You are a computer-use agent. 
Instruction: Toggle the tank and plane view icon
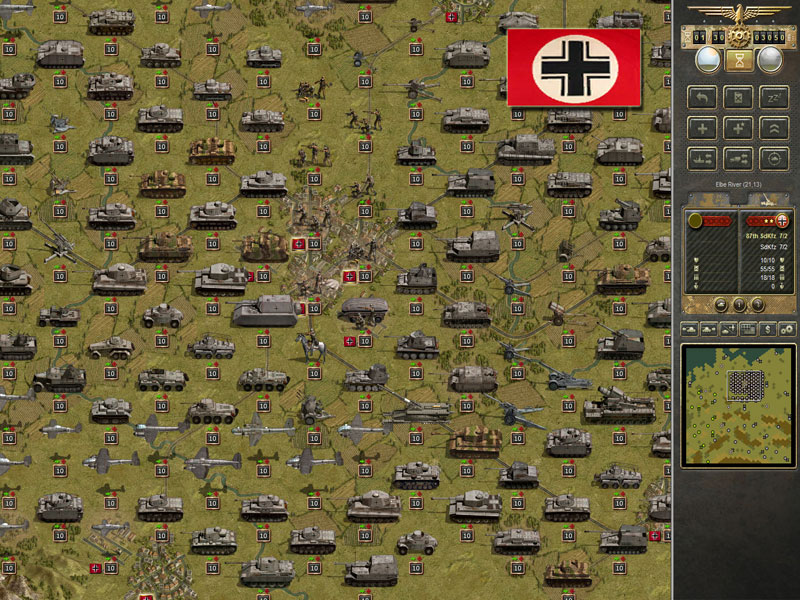(x=728, y=328)
